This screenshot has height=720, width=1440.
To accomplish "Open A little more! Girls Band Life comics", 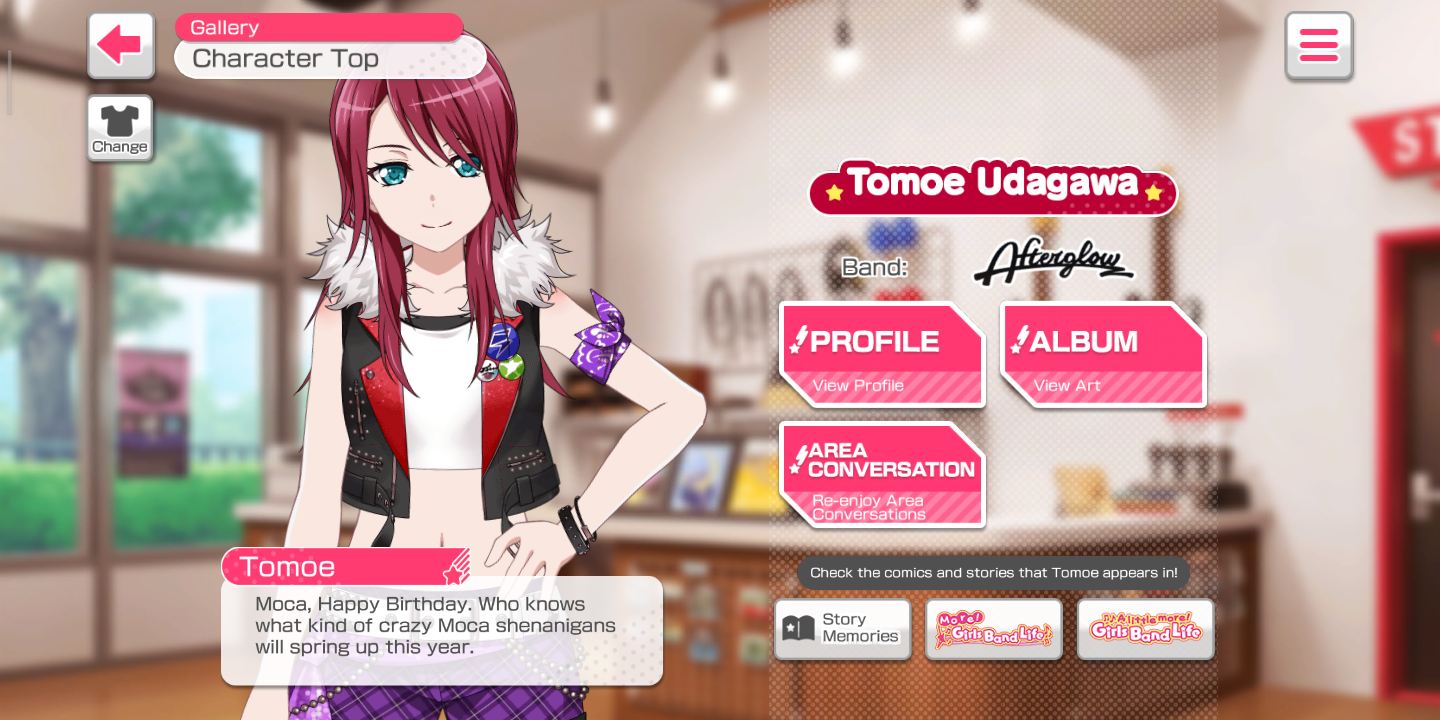I will [x=1146, y=629].
